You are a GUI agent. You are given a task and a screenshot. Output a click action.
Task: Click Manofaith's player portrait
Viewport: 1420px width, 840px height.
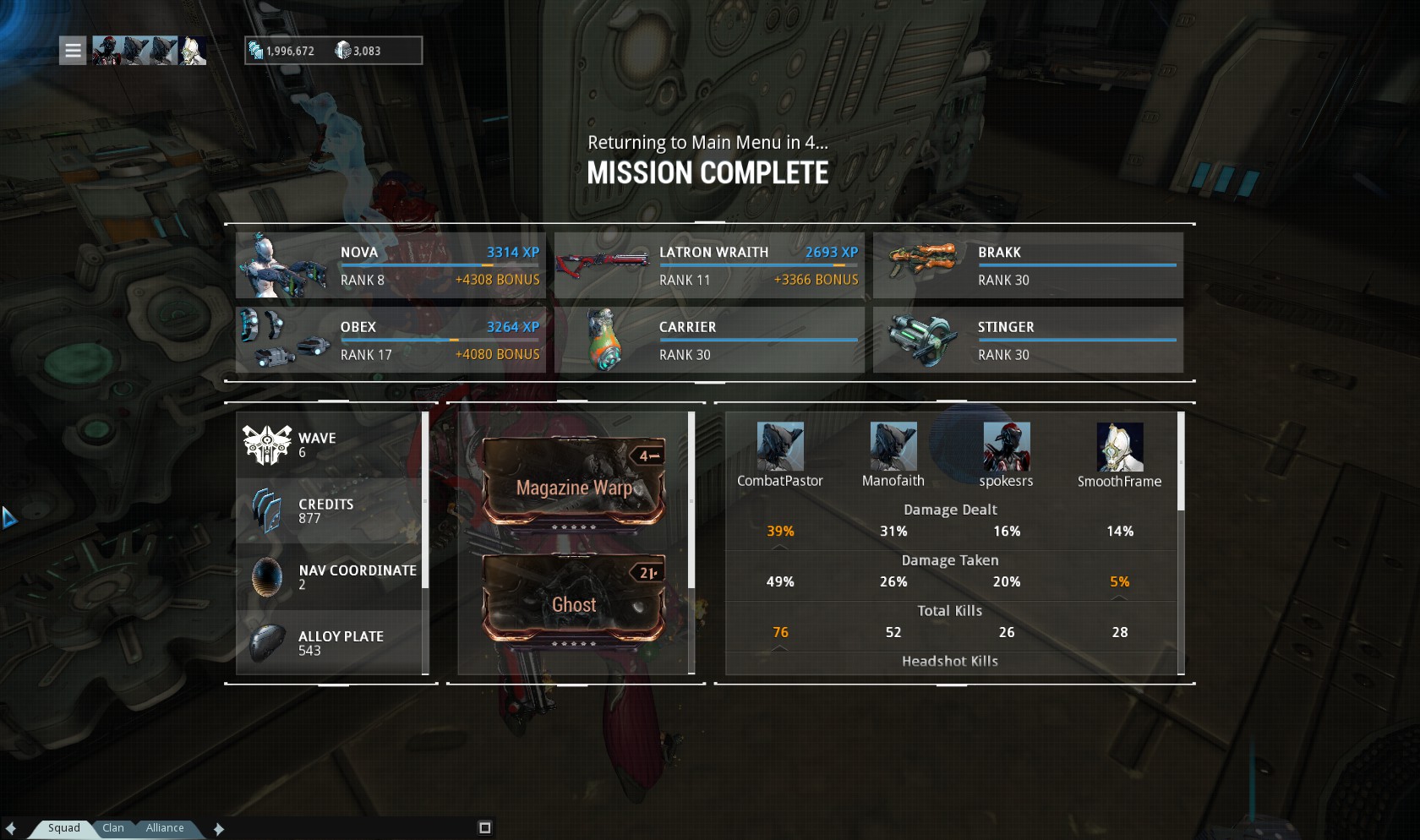(x=893, y=447)
